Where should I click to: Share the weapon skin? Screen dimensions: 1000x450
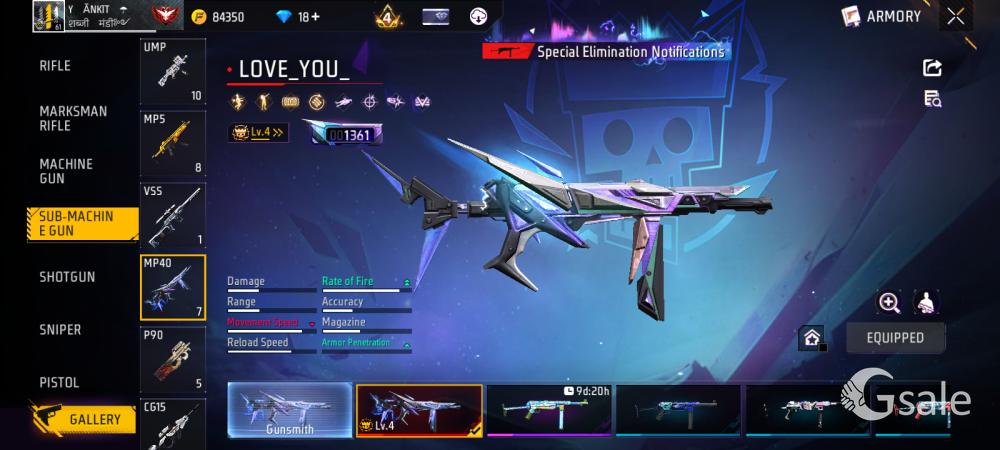[932, 68]
